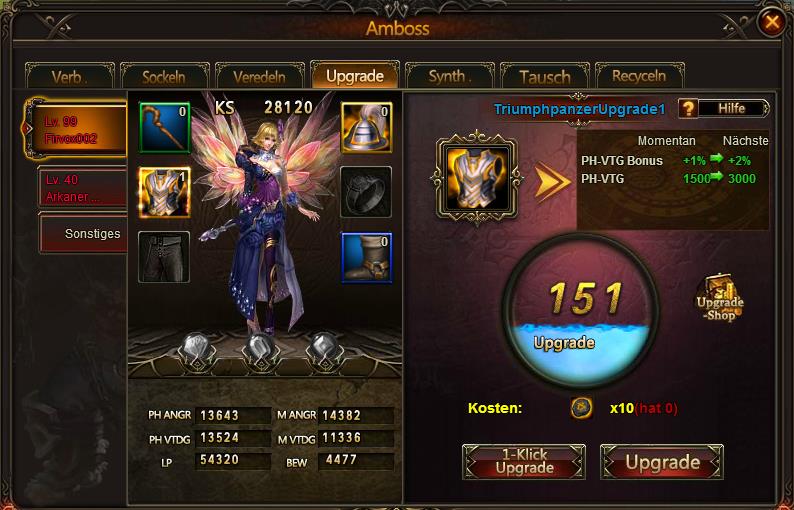This screenshot has width=794, height=510.
Task: Select the helmet equipment slot
Action: pyautogui.click(x=365, y=127)
